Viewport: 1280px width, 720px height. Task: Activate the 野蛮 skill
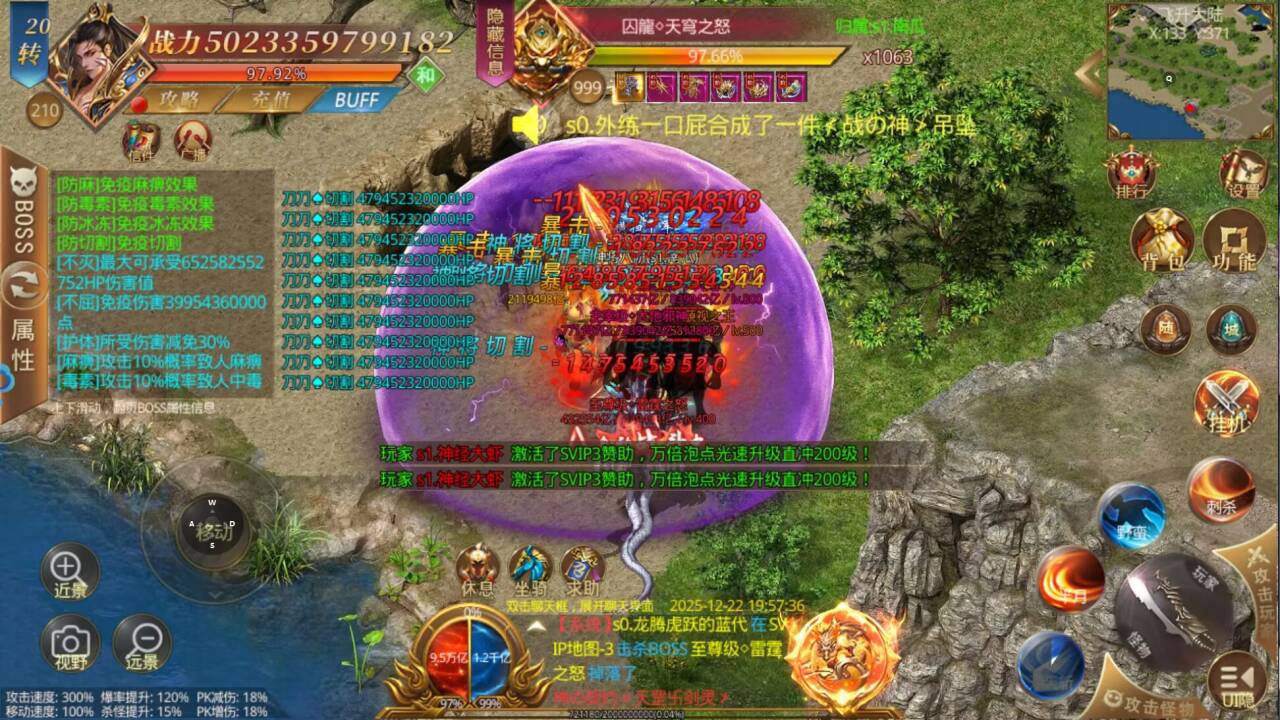coord(1131,514)
